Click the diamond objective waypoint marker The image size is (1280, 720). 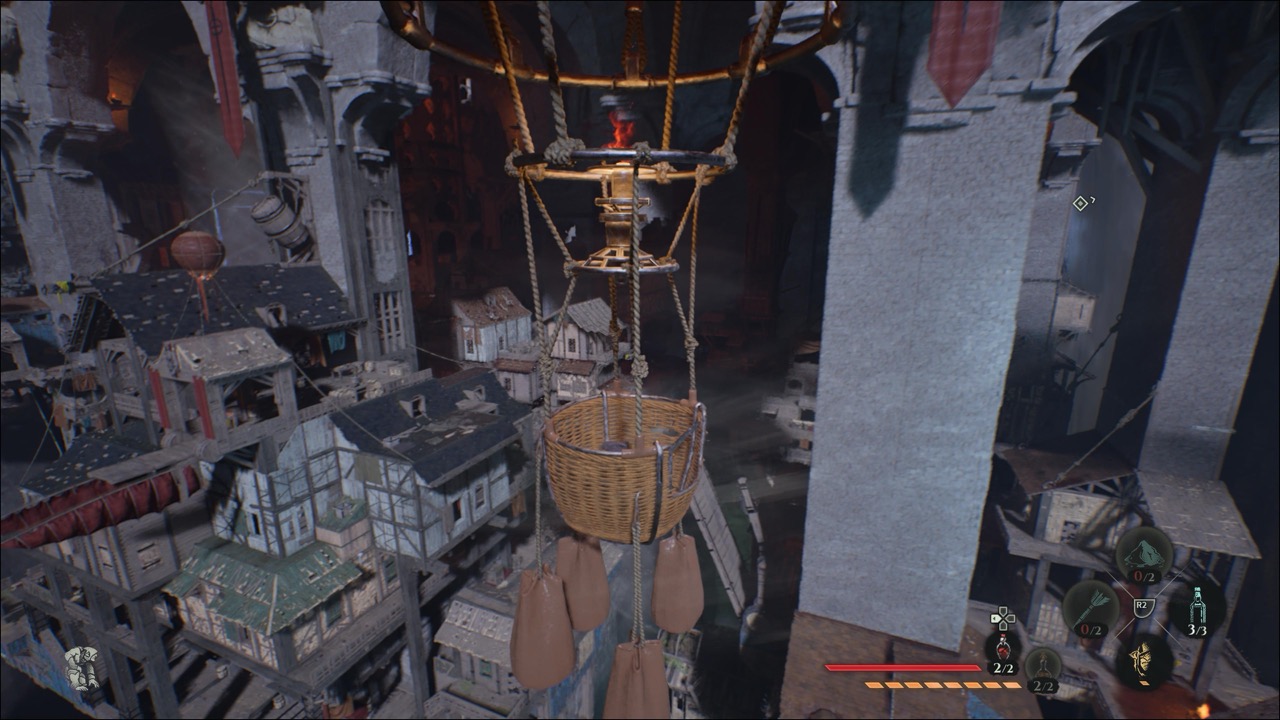click(1080, 204)
